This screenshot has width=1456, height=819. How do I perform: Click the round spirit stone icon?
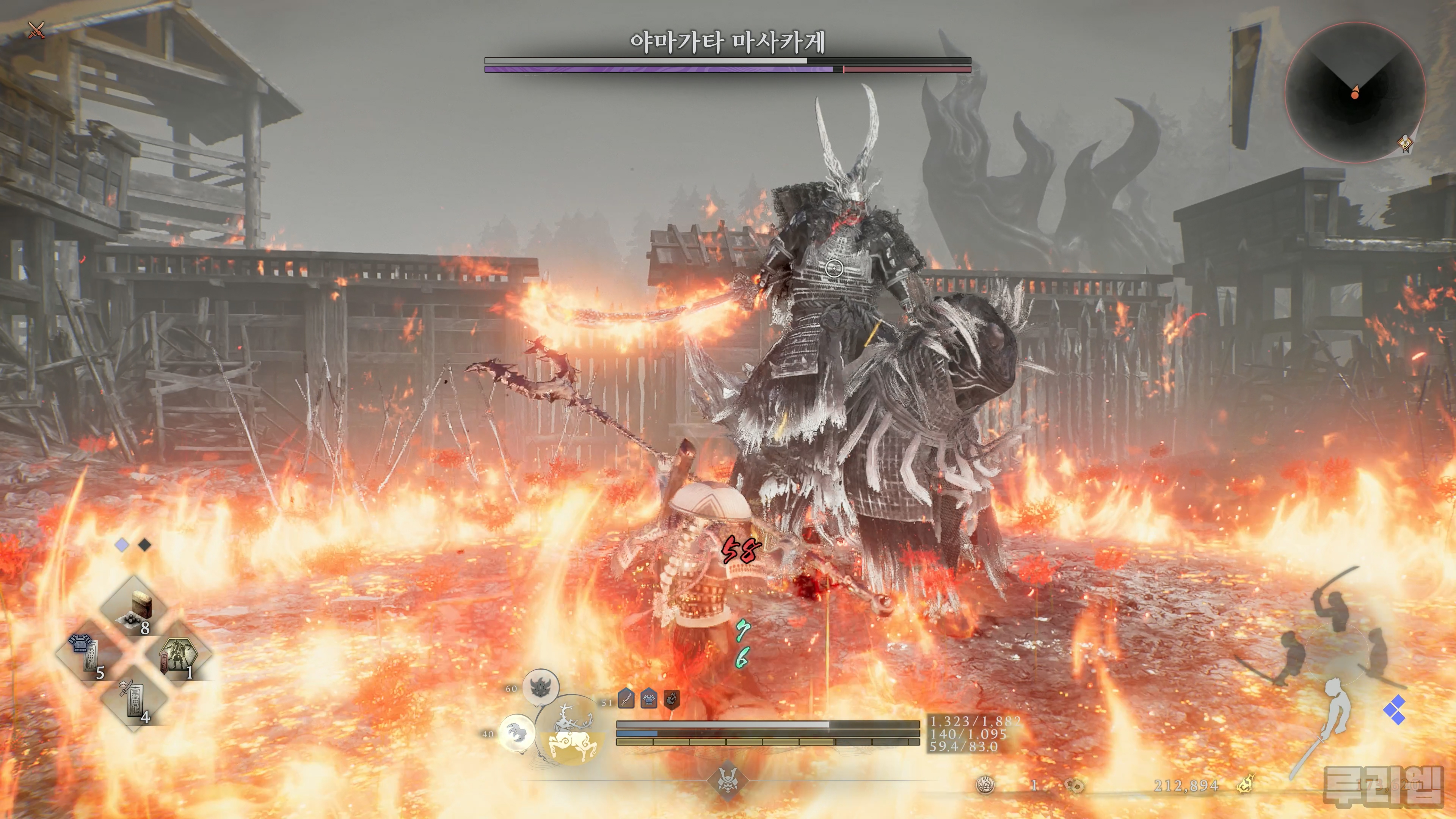point(986,784)
